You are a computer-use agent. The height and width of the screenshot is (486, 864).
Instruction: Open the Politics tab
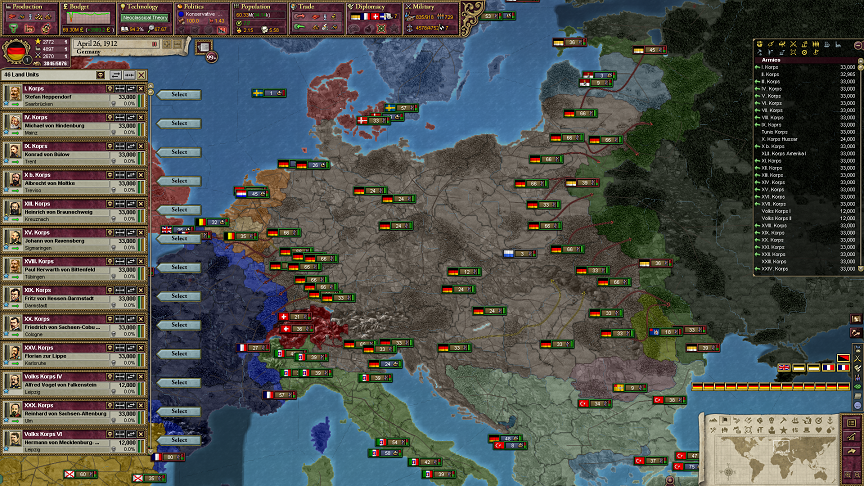point(201,6)
